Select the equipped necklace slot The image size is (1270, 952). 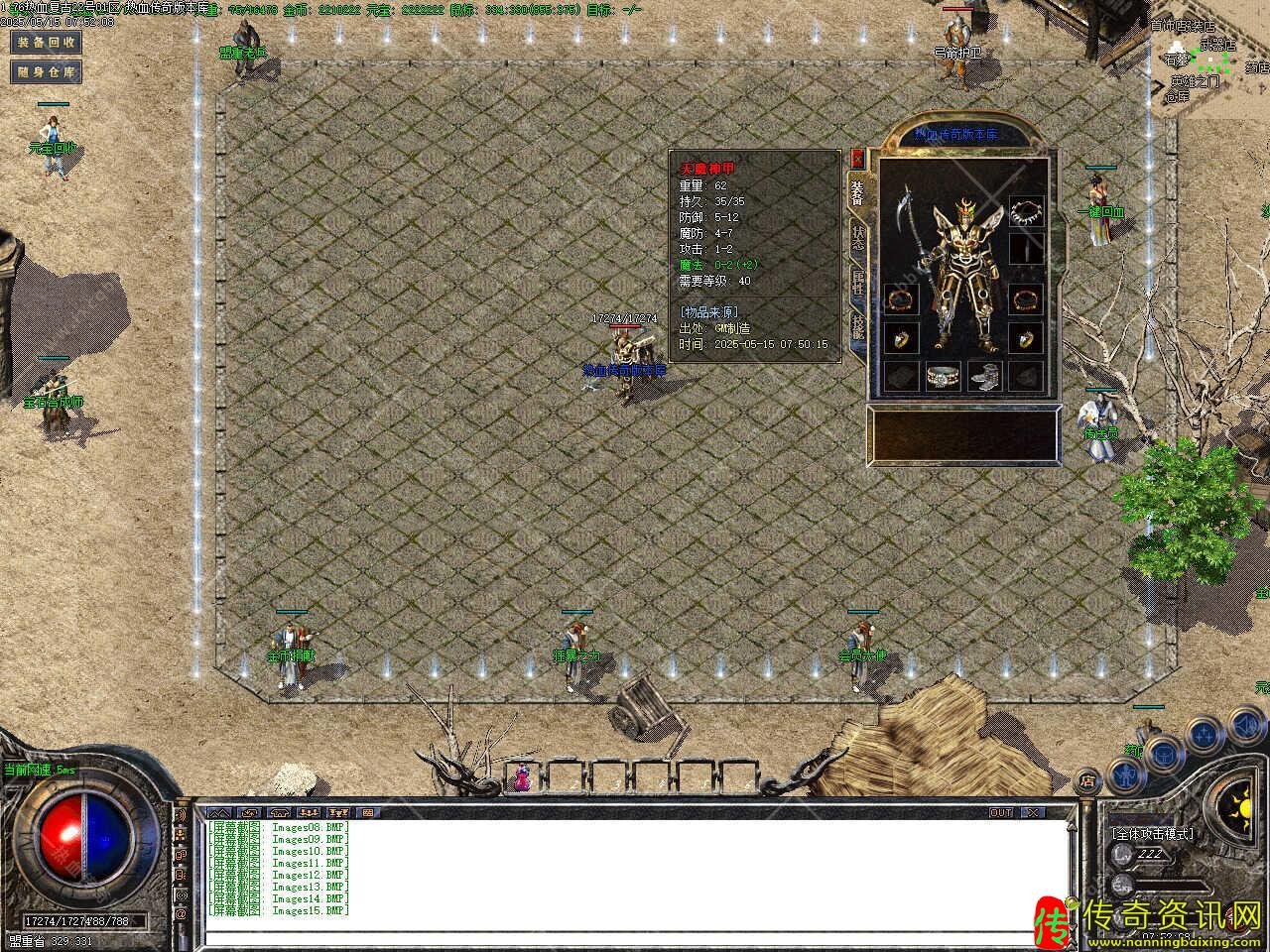[1026, 211]
